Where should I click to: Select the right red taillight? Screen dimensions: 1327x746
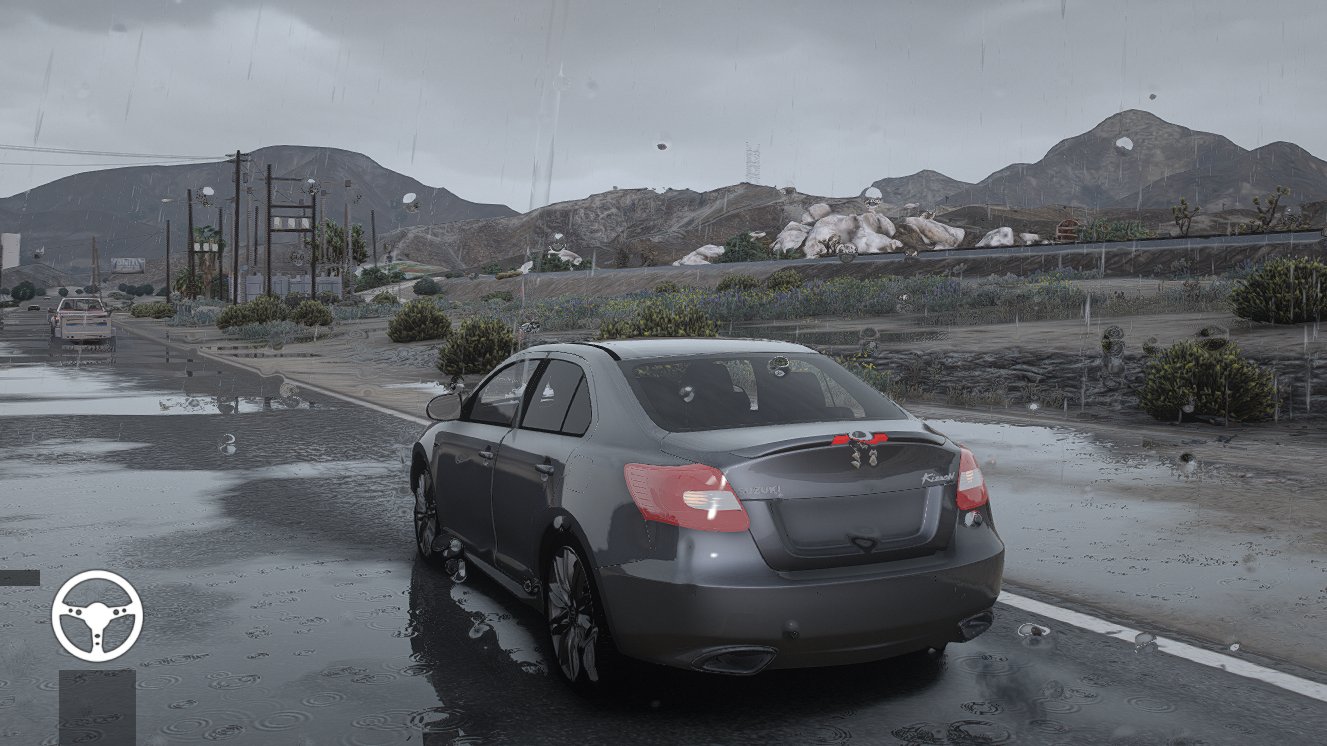(x=971, y=482)
